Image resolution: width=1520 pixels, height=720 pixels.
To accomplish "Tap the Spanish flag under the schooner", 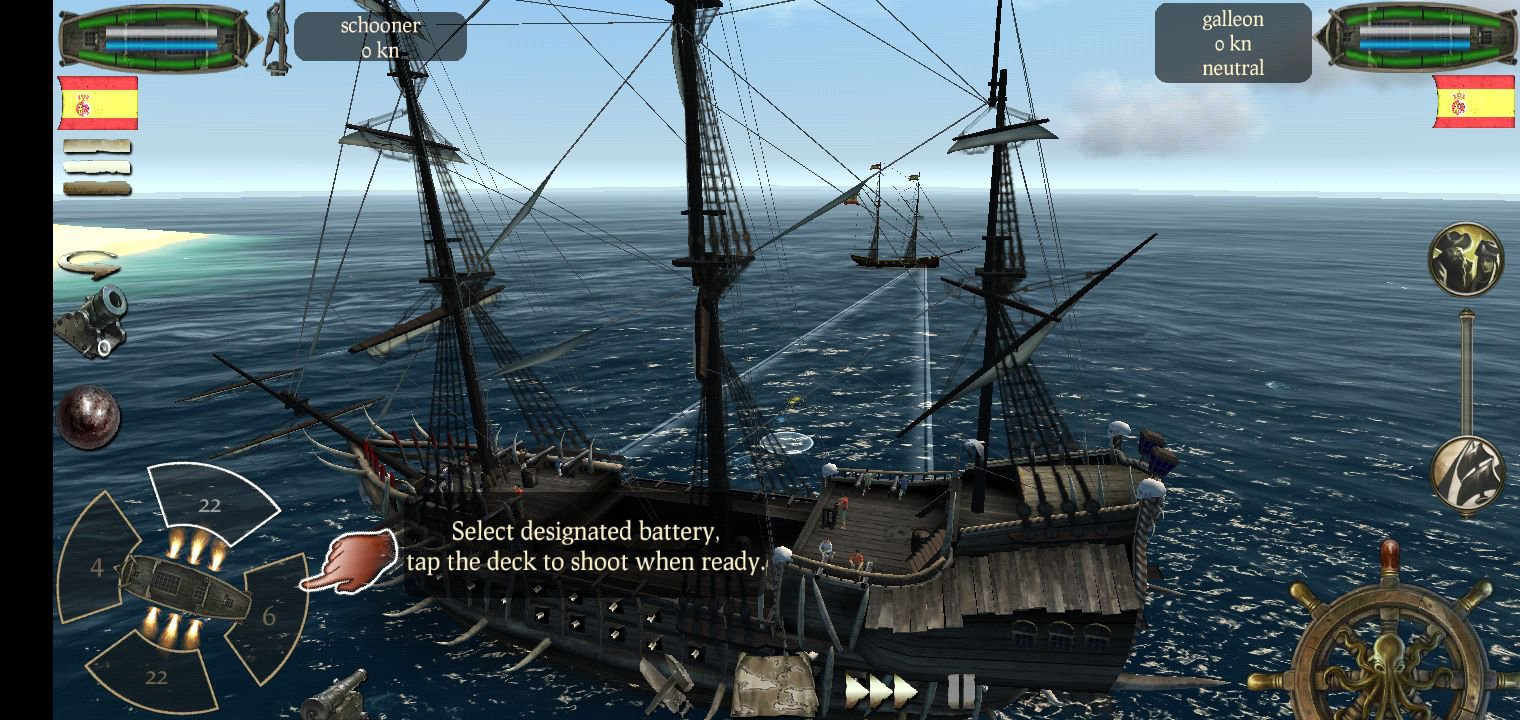I will click(x=98, y=103).
